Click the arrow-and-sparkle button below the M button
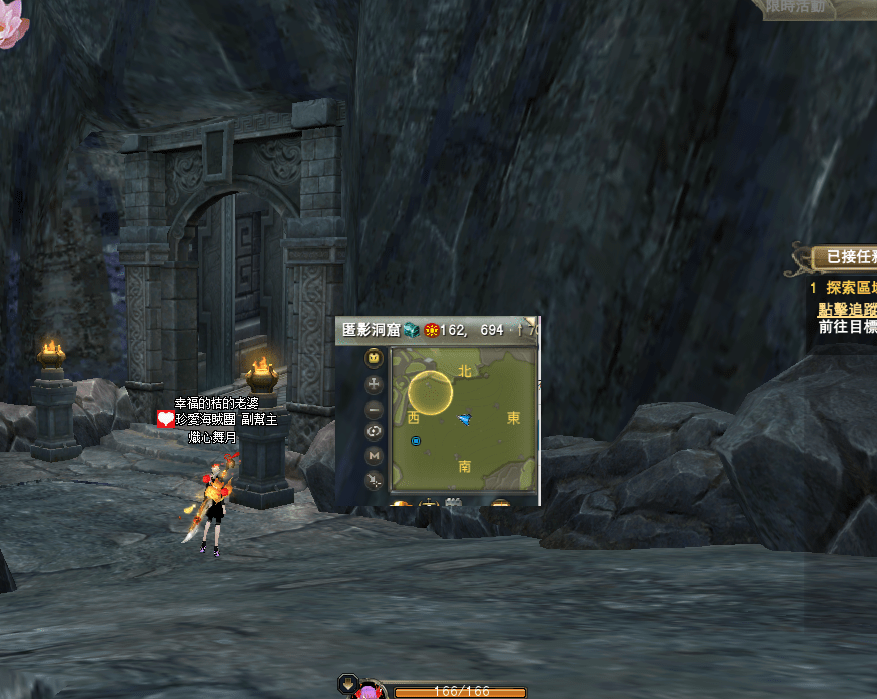877x699 pixels. 375,481
